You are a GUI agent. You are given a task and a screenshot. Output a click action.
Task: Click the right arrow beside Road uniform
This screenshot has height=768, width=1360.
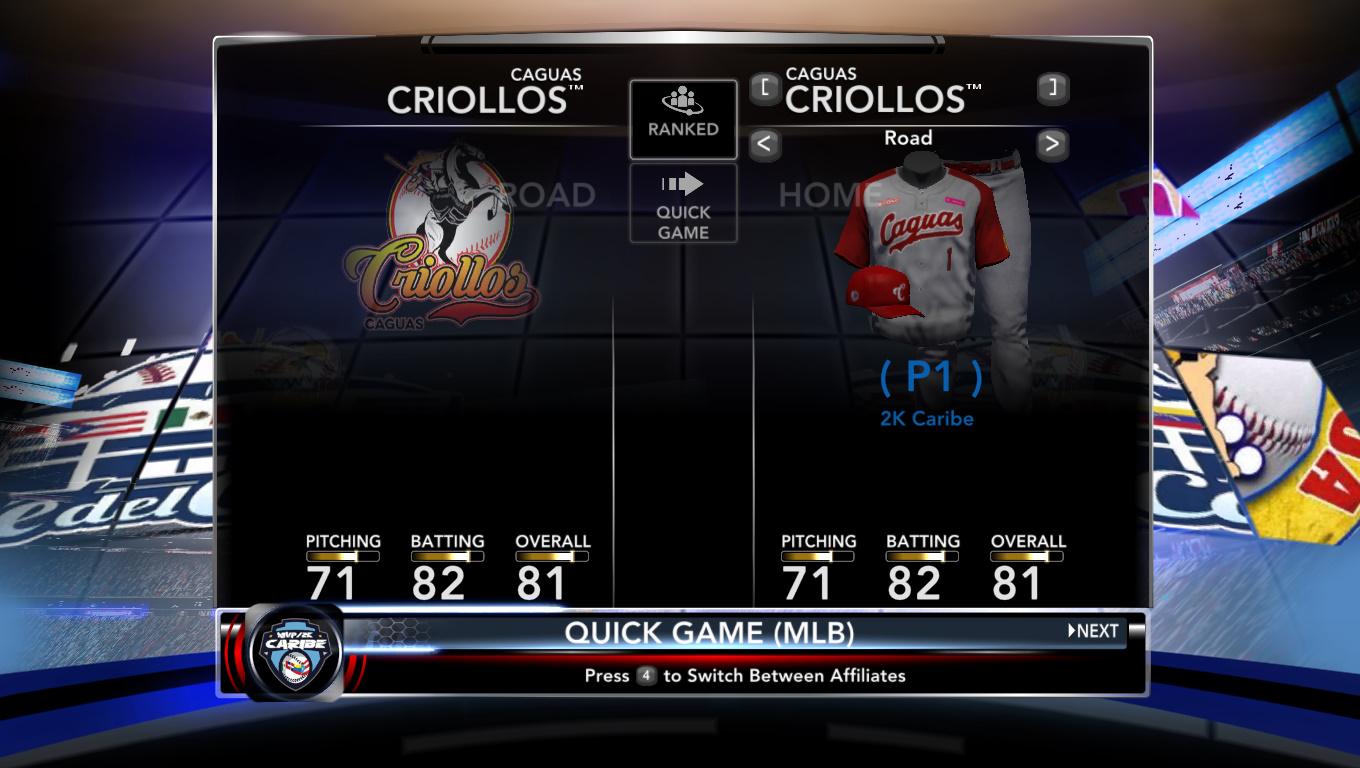click(x=1051, y=144)
